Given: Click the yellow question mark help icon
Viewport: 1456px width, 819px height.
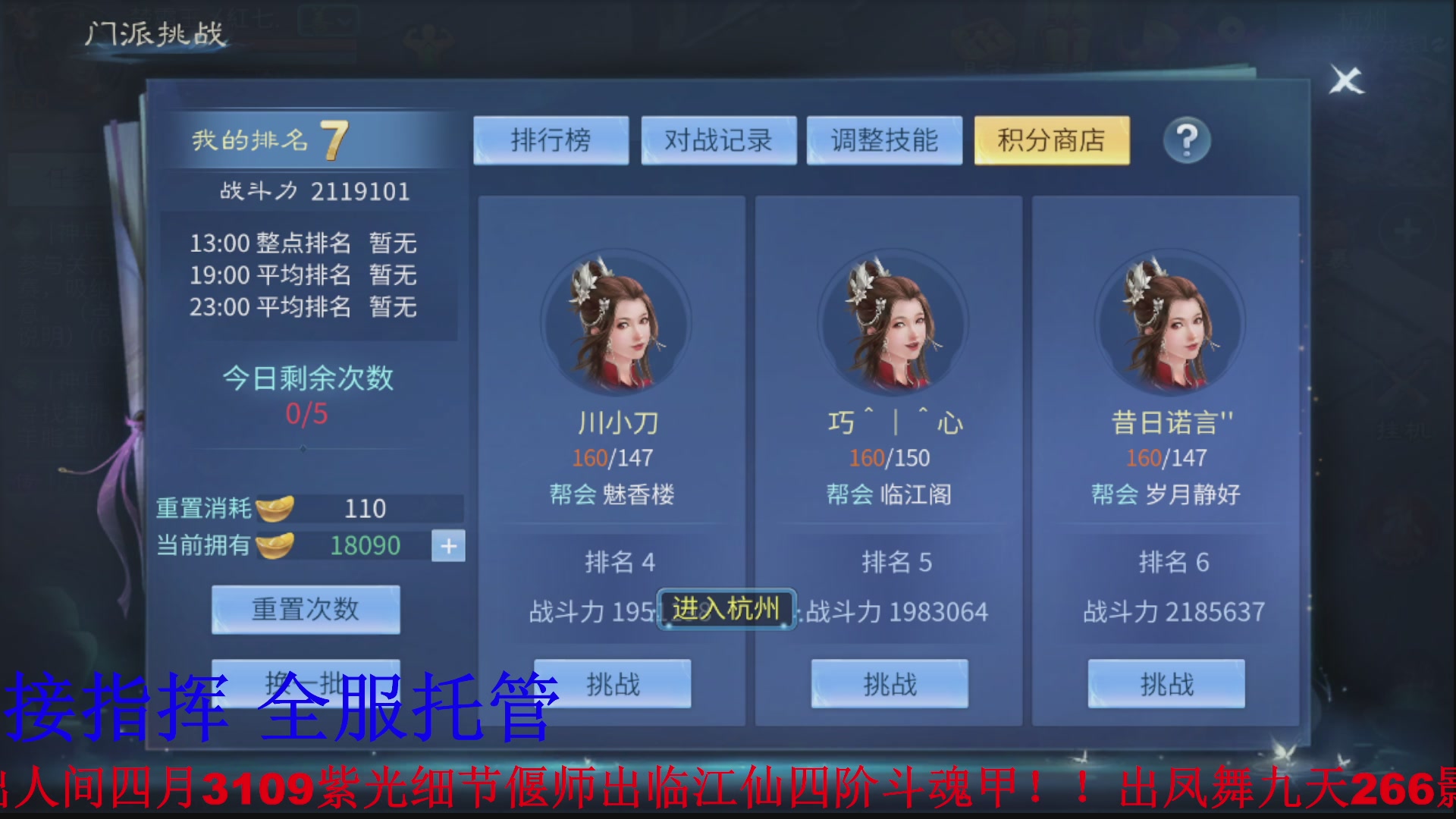Looking at the screenshot, I should tap(1187, 140).
